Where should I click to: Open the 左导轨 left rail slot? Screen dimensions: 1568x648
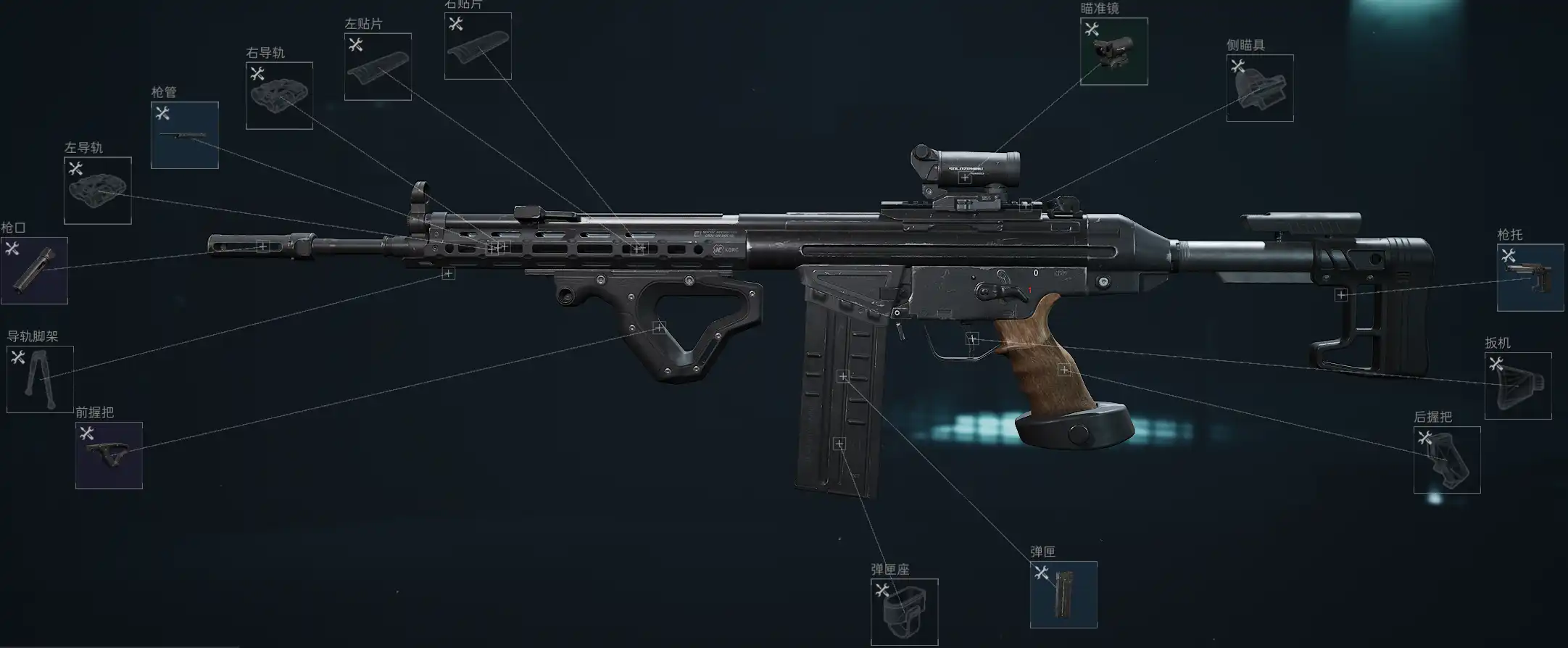(x=98, y=191)
